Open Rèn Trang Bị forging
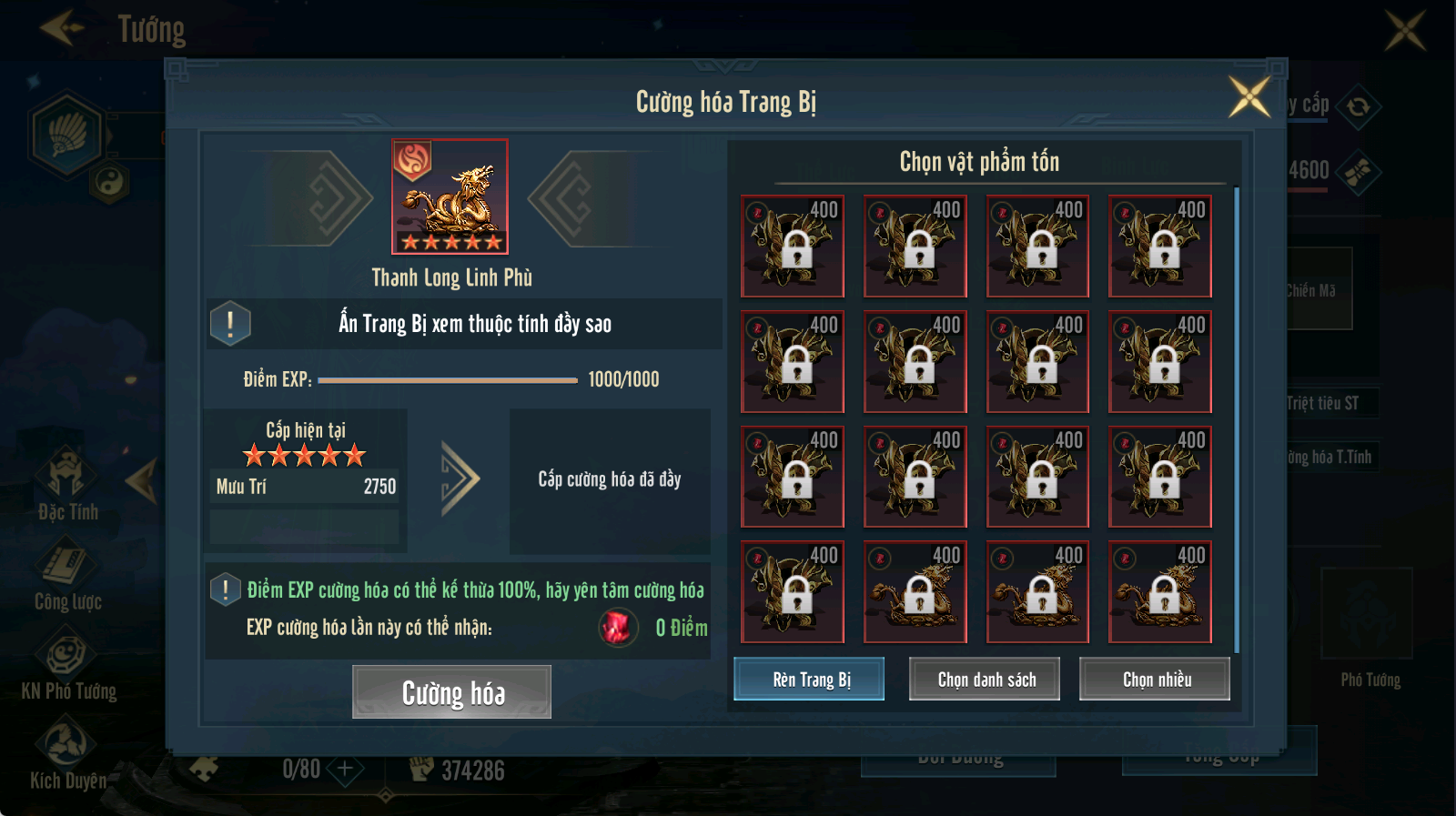This screenshot has width=1456, height=816. point(809,679)
